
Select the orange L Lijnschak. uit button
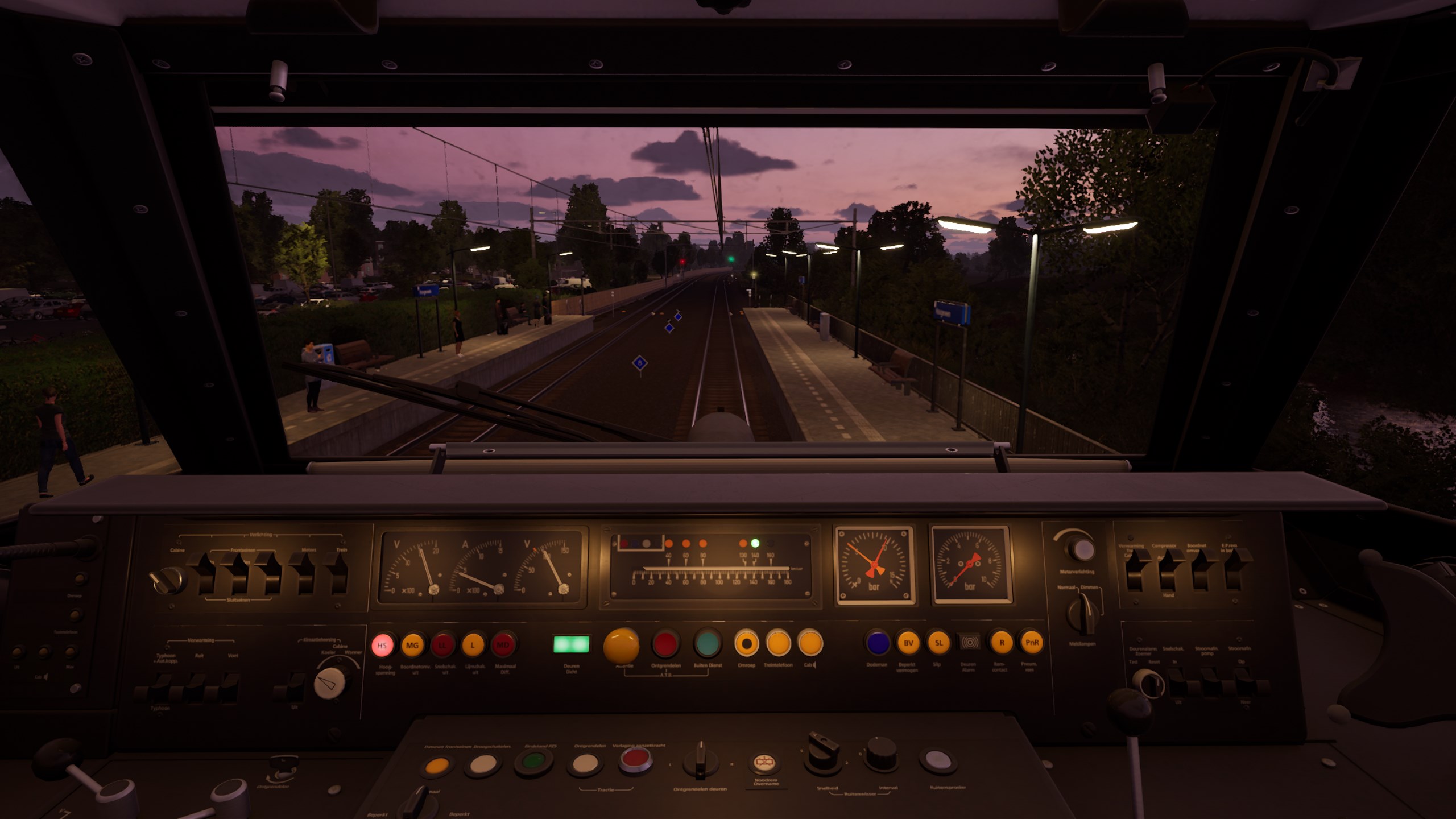pyautogui.click(x=472, y=646)
